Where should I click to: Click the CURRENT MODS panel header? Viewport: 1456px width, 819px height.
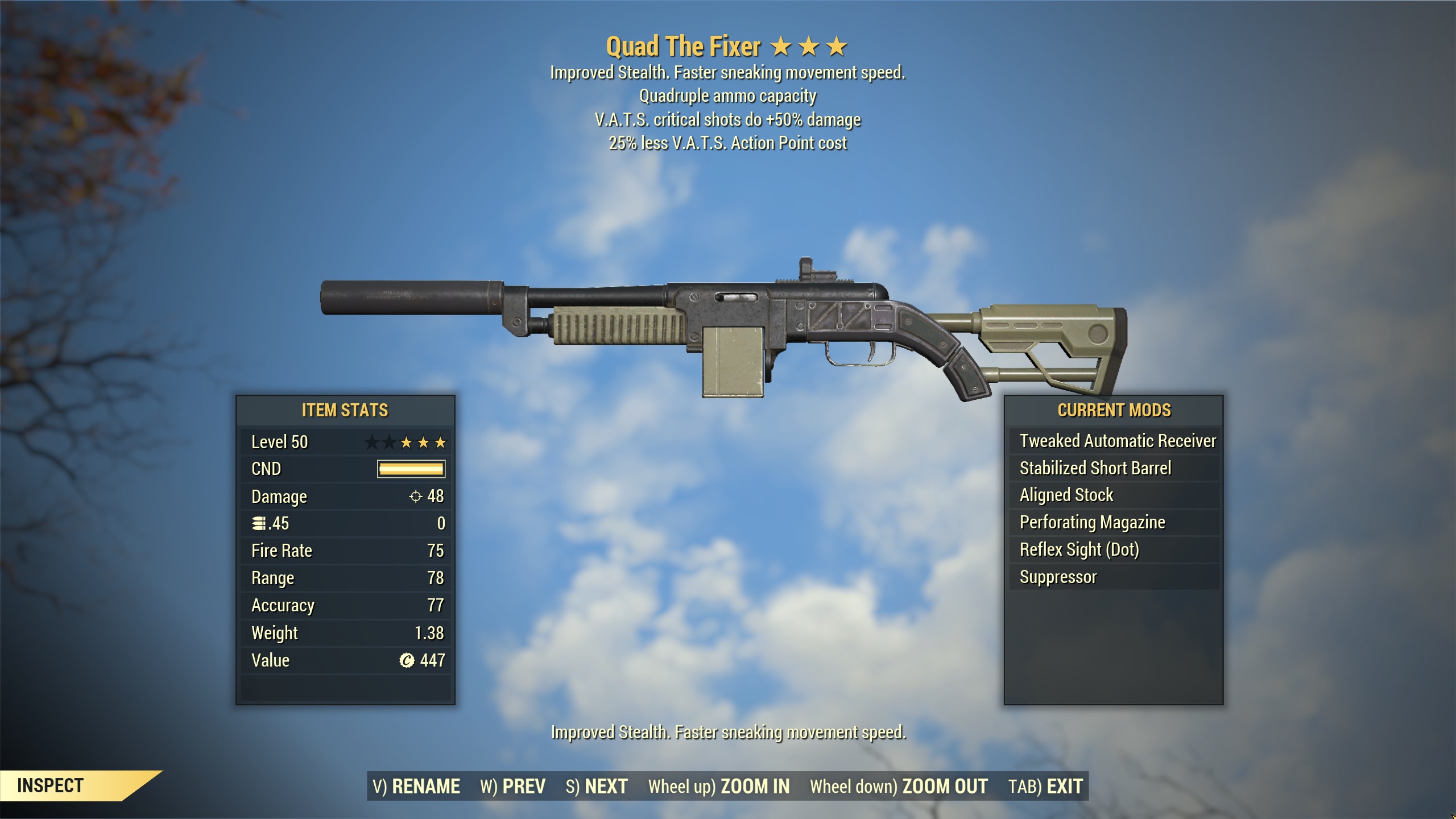[x=1115, y=411]
